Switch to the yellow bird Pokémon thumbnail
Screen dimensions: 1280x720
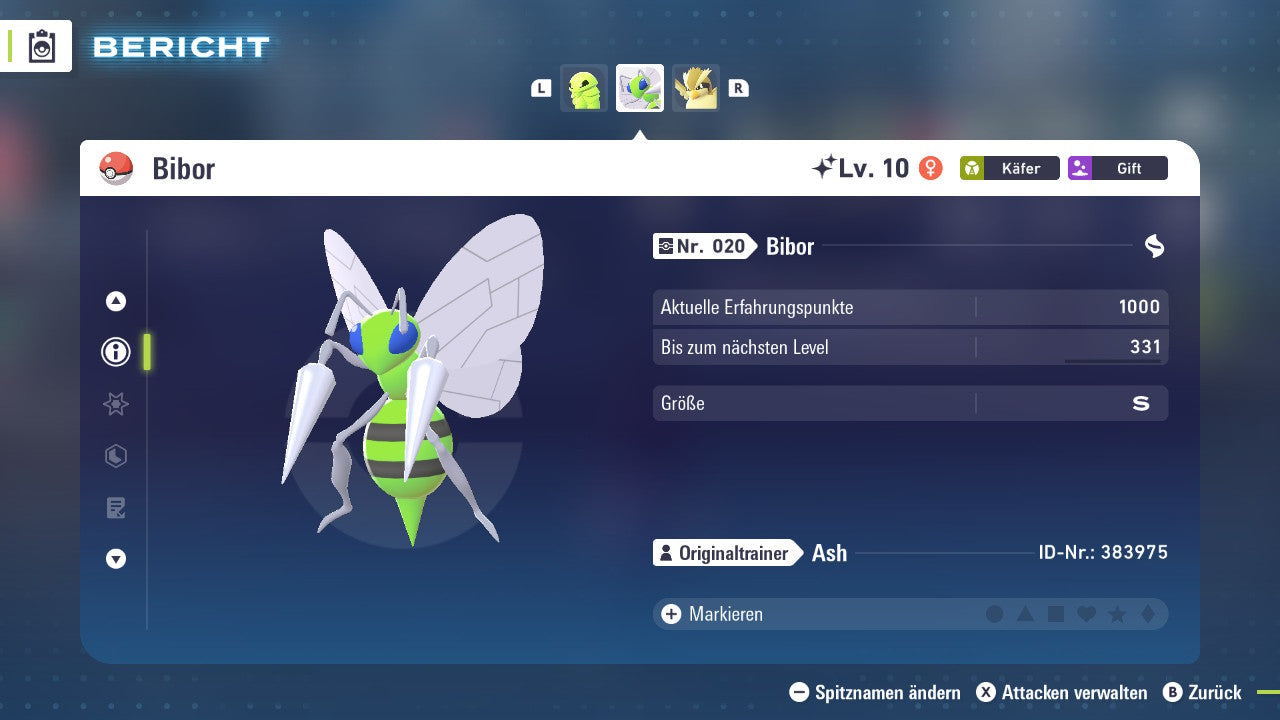click(x=695, y=88)
